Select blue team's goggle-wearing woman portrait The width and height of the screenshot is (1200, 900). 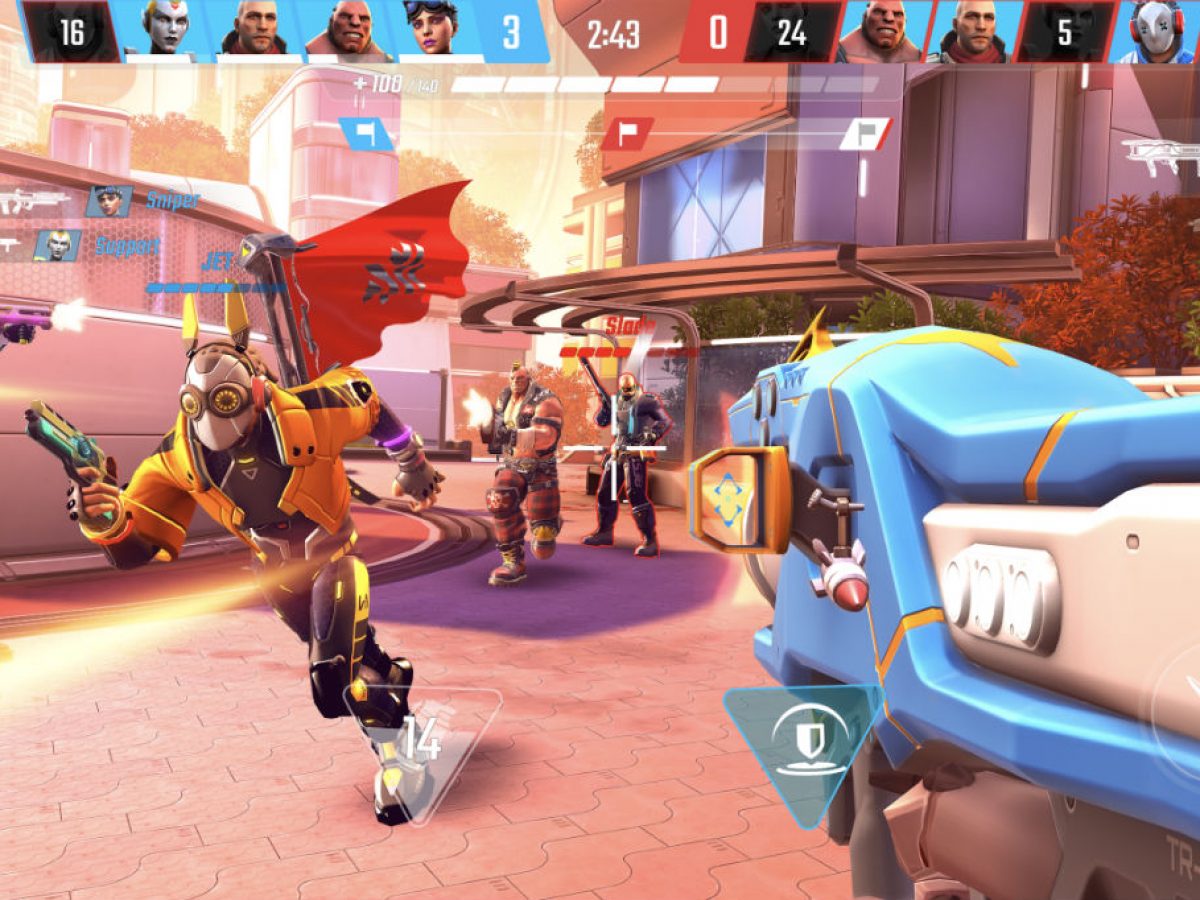(x=432, y=27)
